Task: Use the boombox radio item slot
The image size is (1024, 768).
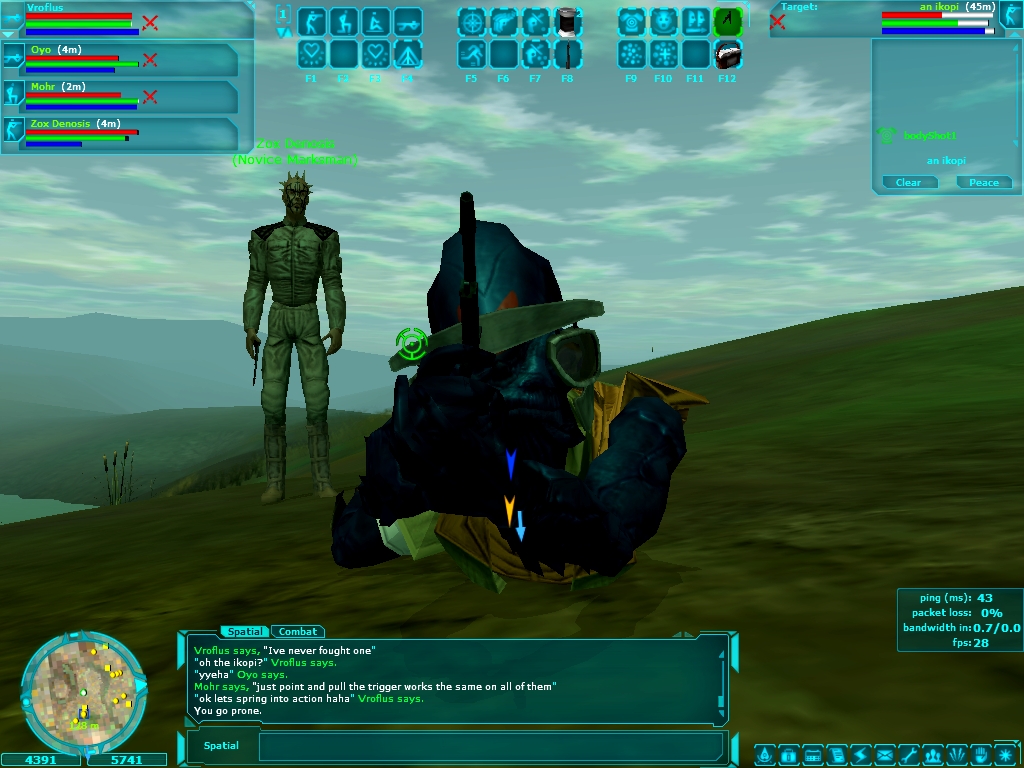Action: point(727,53)
